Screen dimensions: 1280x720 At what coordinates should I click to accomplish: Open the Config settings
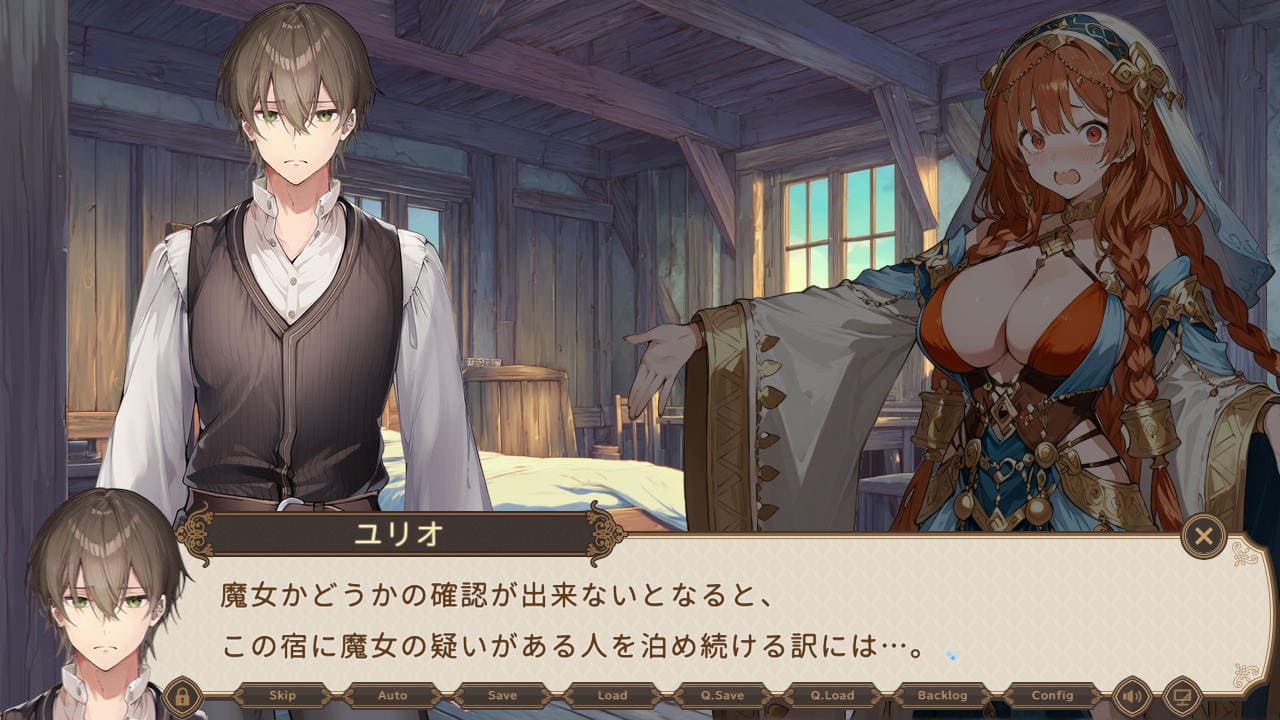[x=1052, y=695]
